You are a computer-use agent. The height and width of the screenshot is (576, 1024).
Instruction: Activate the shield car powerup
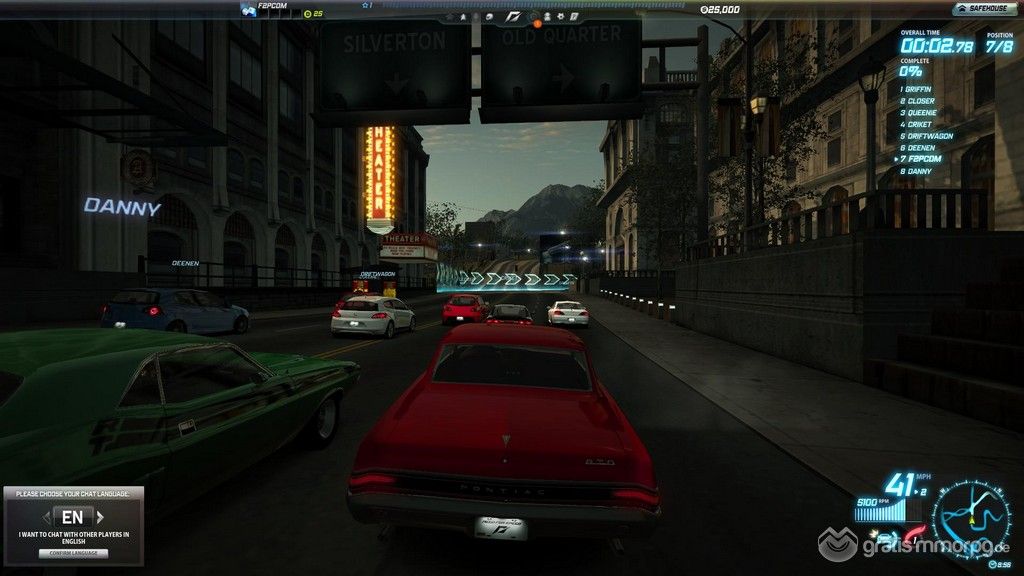pos(886,538)
